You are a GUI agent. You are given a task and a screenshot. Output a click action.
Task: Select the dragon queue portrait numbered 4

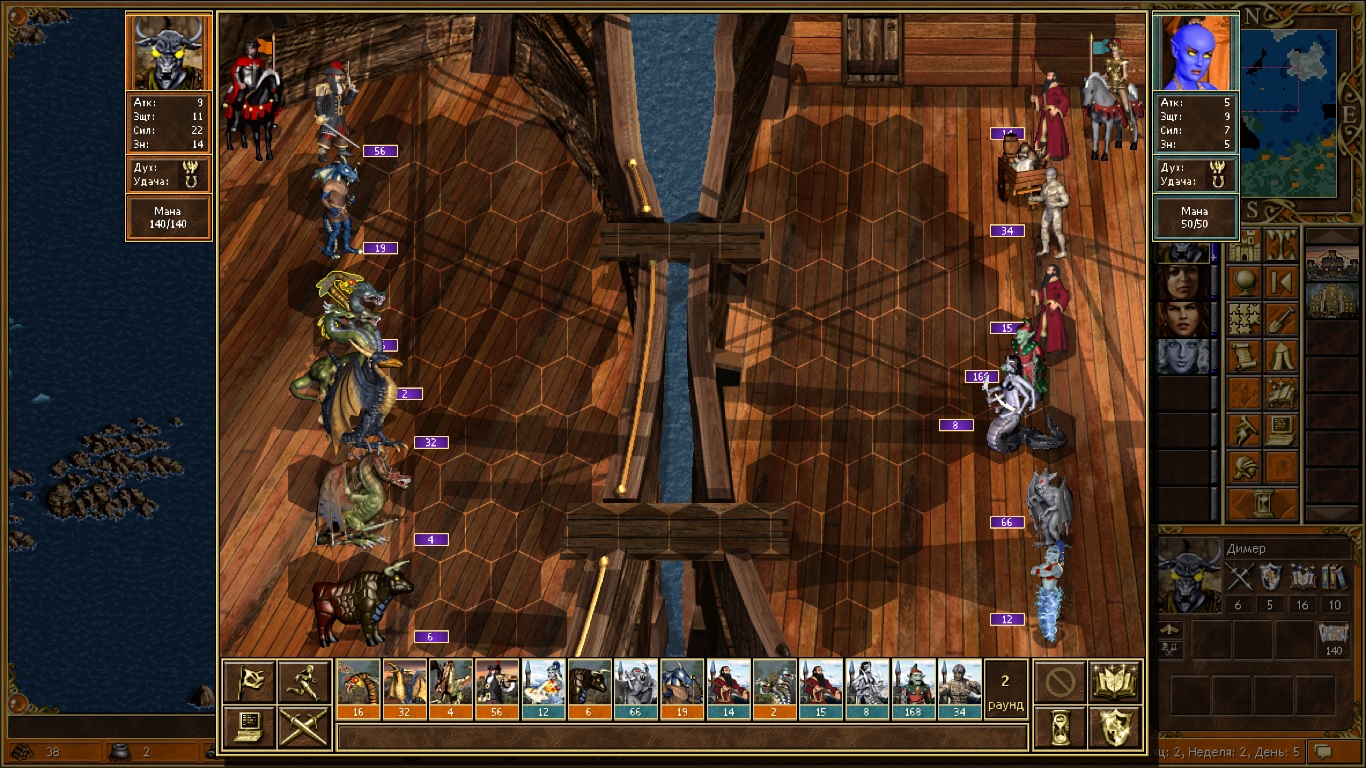point(451,683)
